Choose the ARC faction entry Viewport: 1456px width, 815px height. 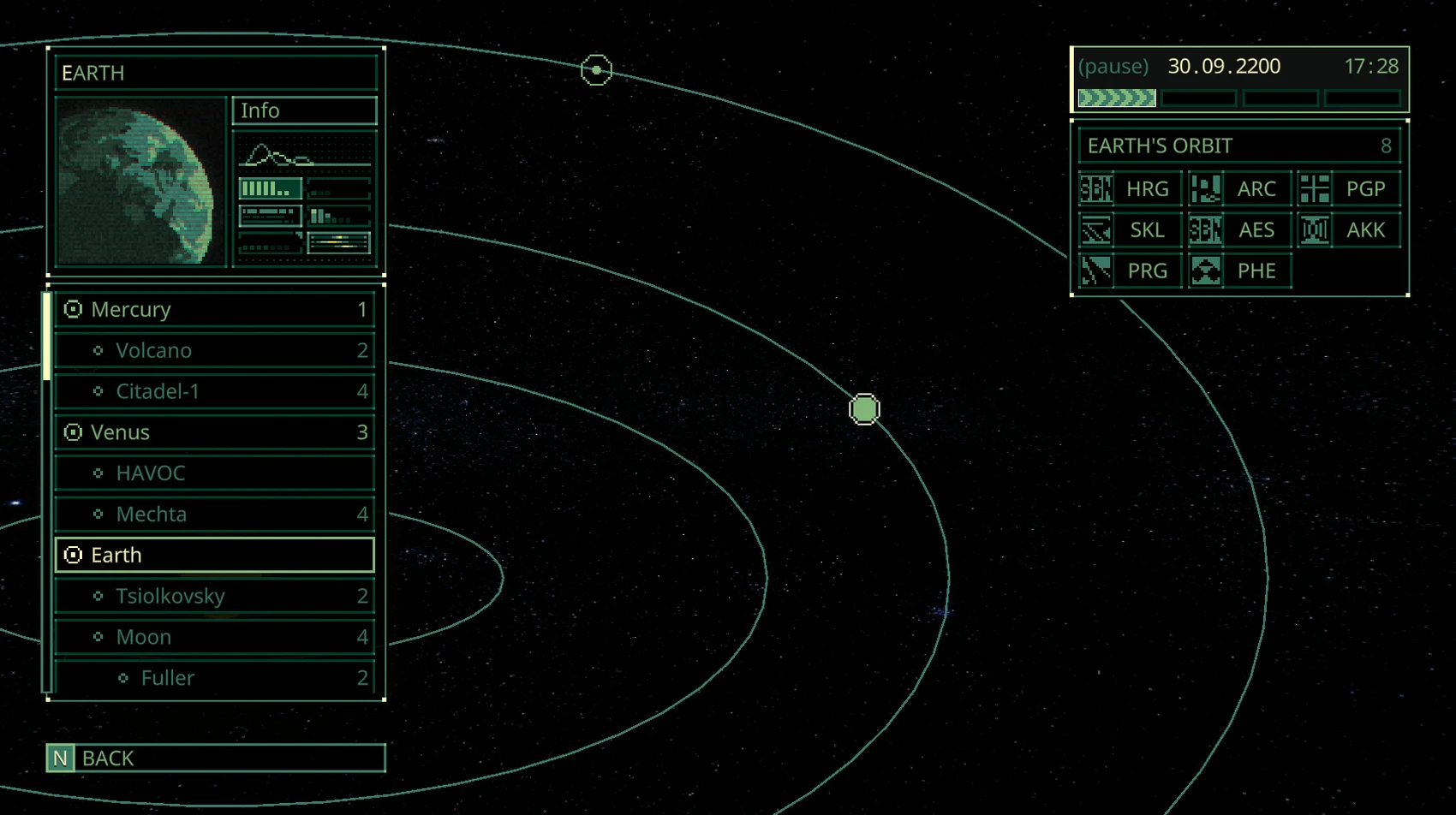(x=1239, y=189)
